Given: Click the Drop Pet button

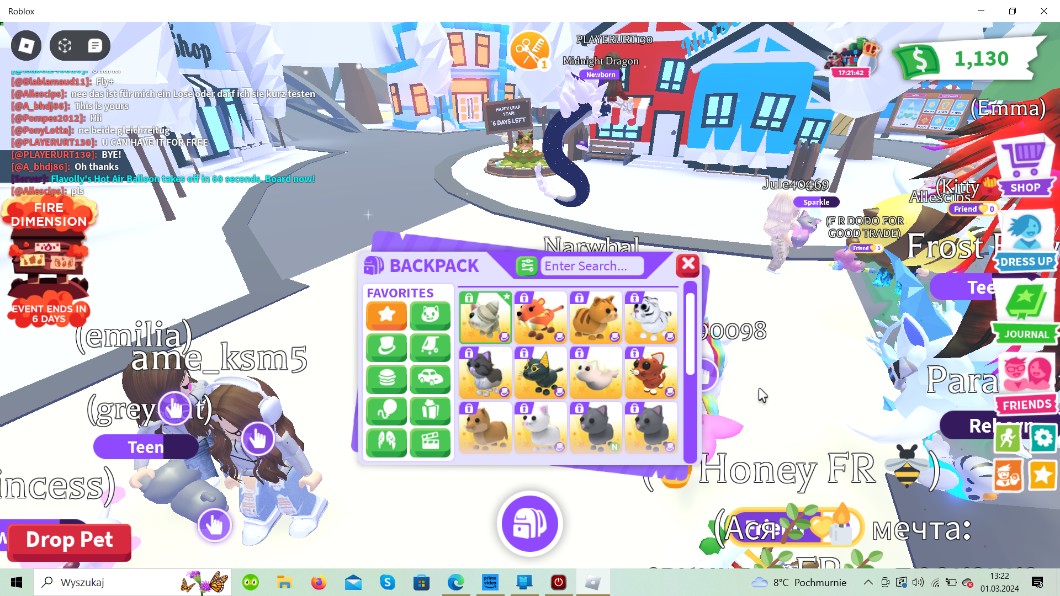Looking at the screenshot, I should (69, 540).
